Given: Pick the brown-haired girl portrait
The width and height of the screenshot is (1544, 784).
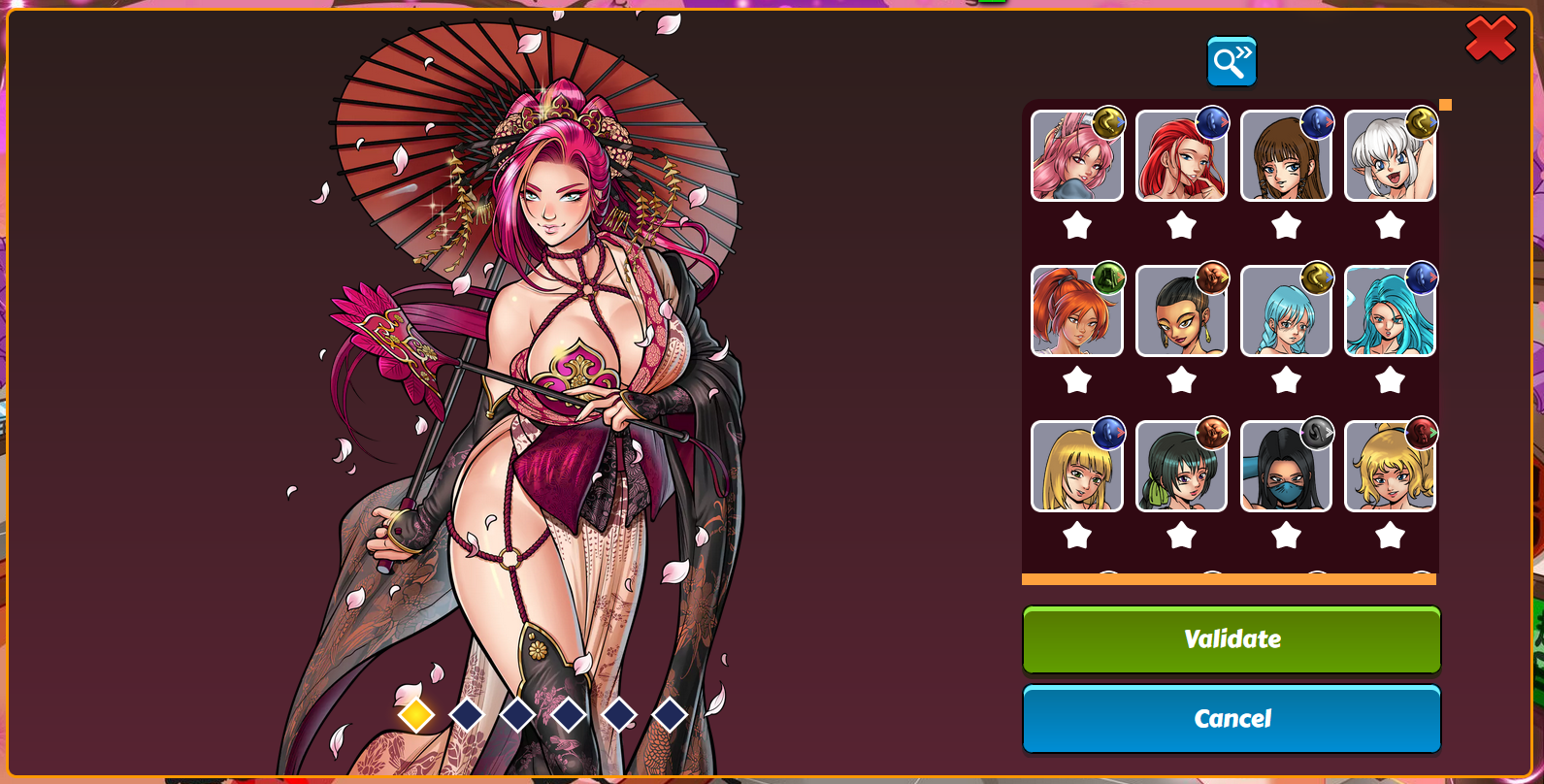Looking at the screenshot, I should pos(1286,157).
